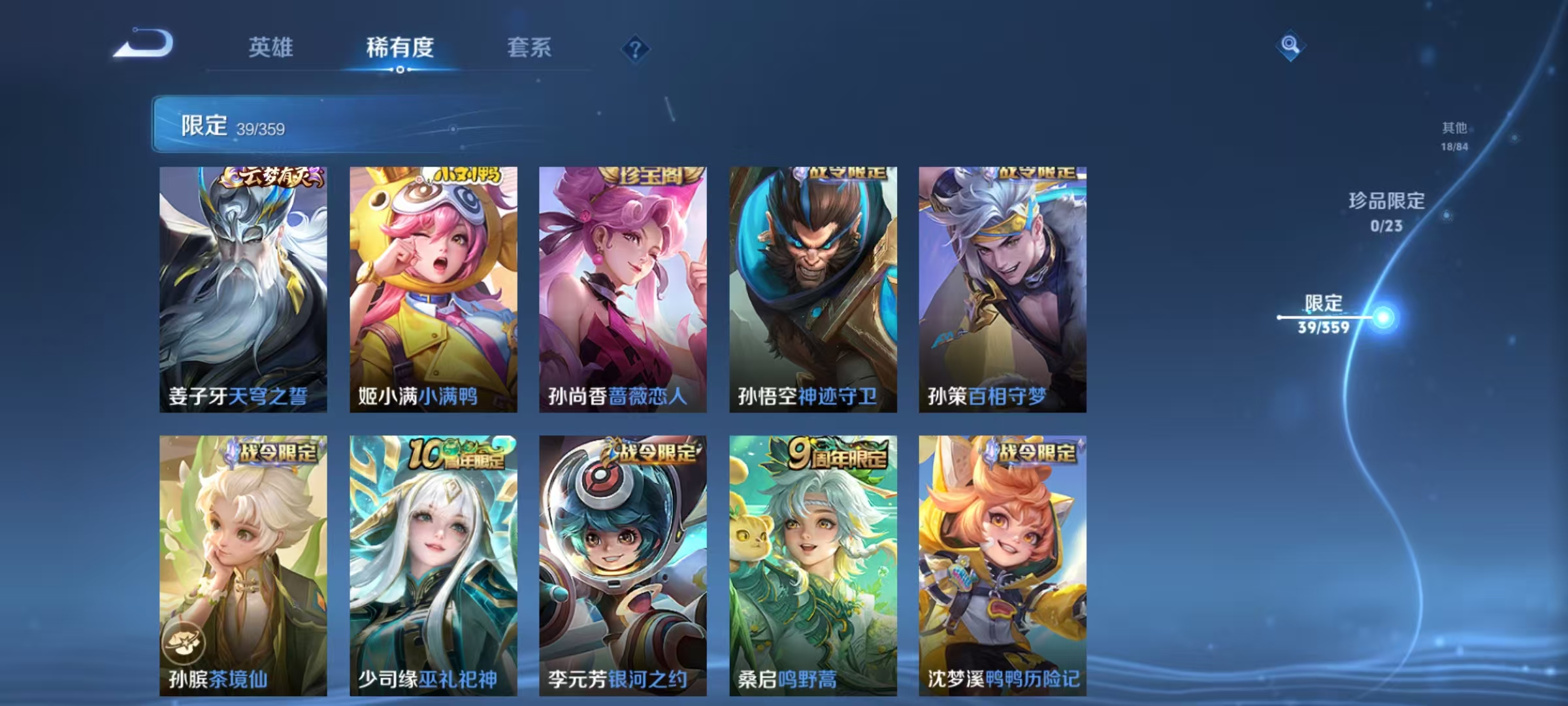This screenshot has width=1568, height=706.
Task: Switch to the 英雄 tab
Action: (x=271, y=48)
